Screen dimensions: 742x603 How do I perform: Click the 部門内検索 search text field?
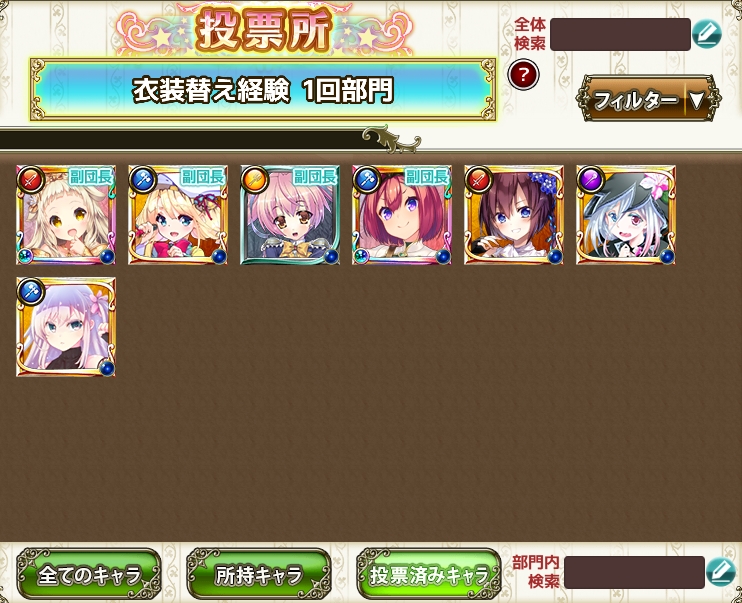[633, 572]
